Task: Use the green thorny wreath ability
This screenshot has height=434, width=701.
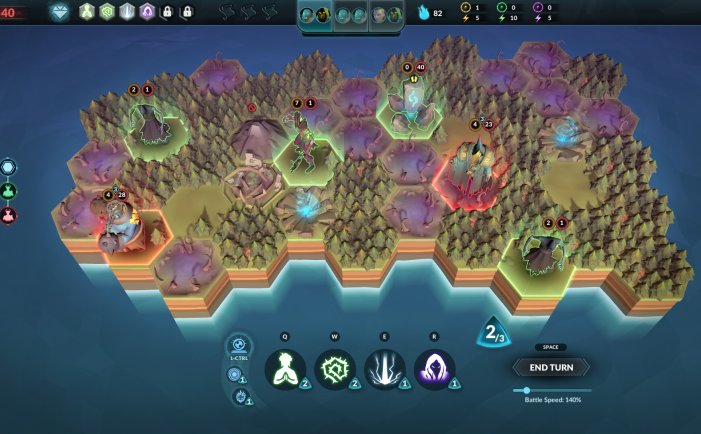Action: point(335,368)
